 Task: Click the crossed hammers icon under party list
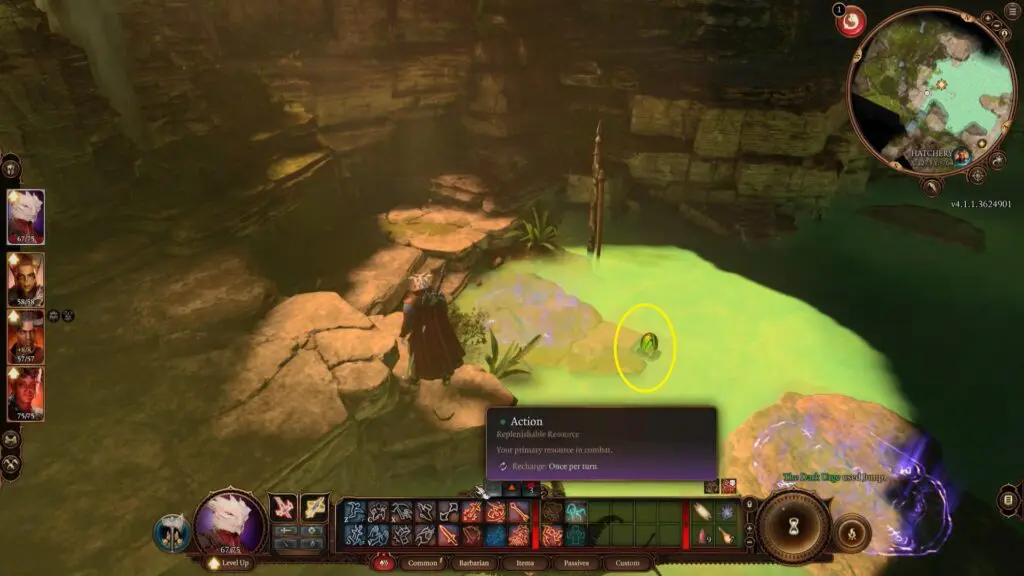12,464
